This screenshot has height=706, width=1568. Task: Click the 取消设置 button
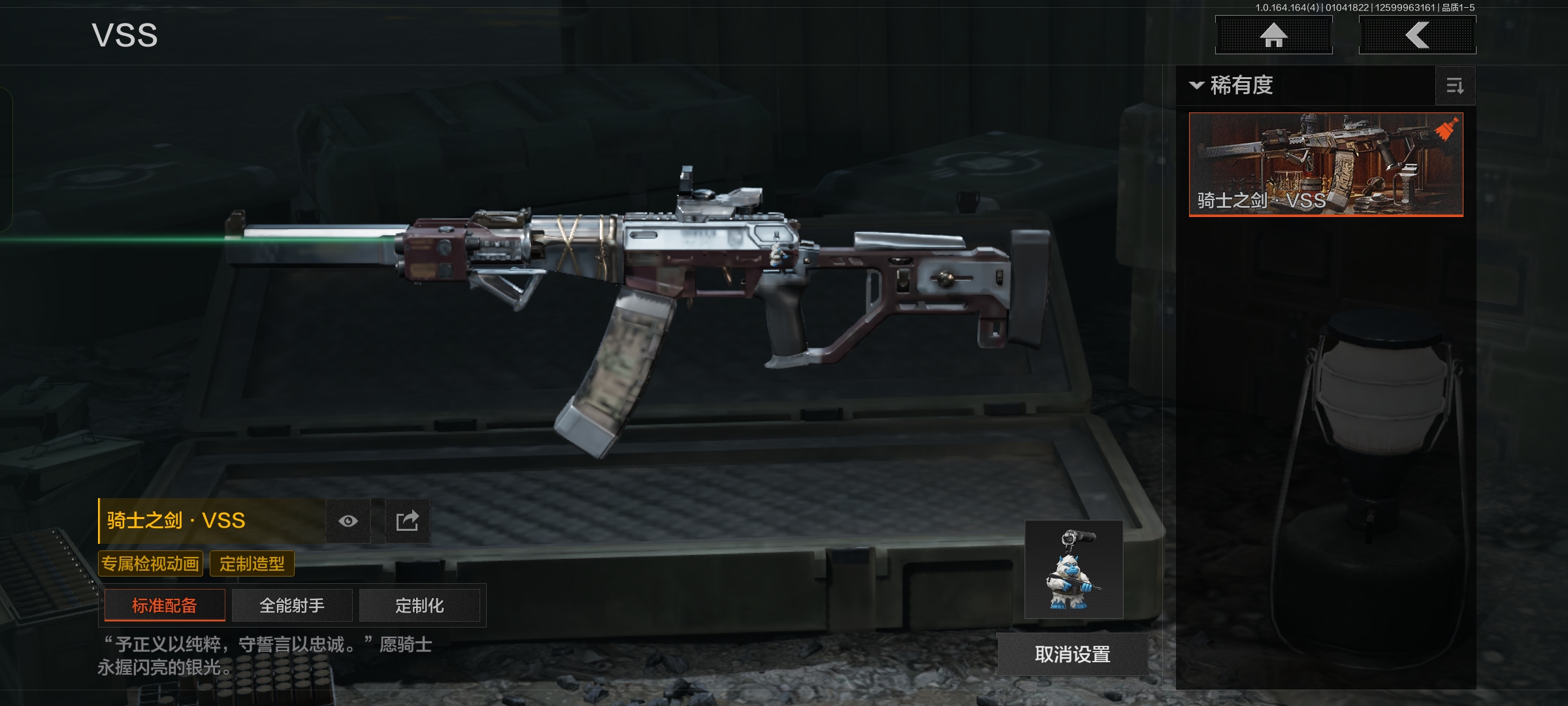(1072, 654)
